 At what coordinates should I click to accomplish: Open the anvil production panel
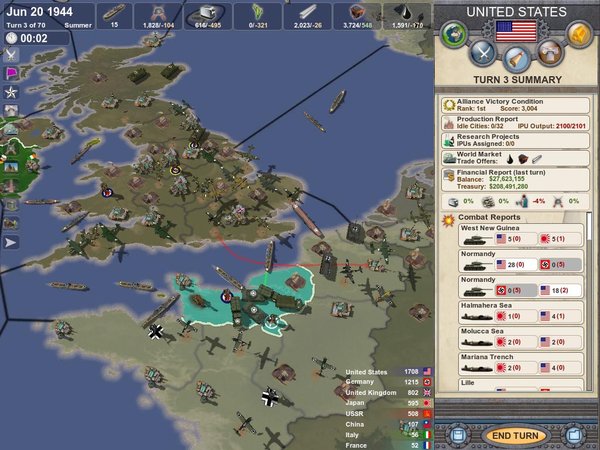549,54
